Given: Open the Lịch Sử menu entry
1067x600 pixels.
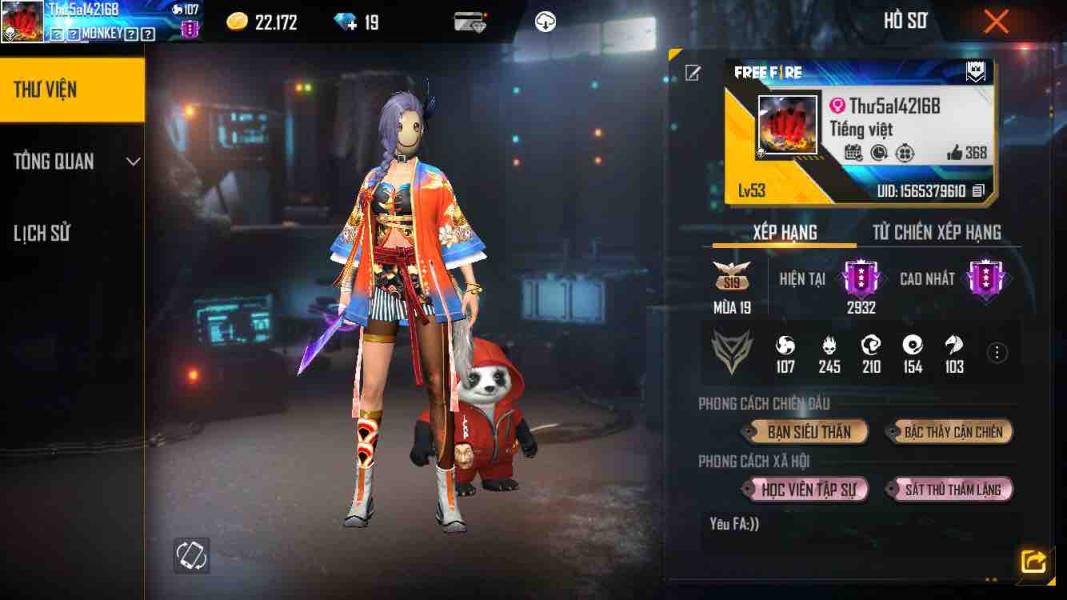Looking at the screenshot, I should pos(42,234).
